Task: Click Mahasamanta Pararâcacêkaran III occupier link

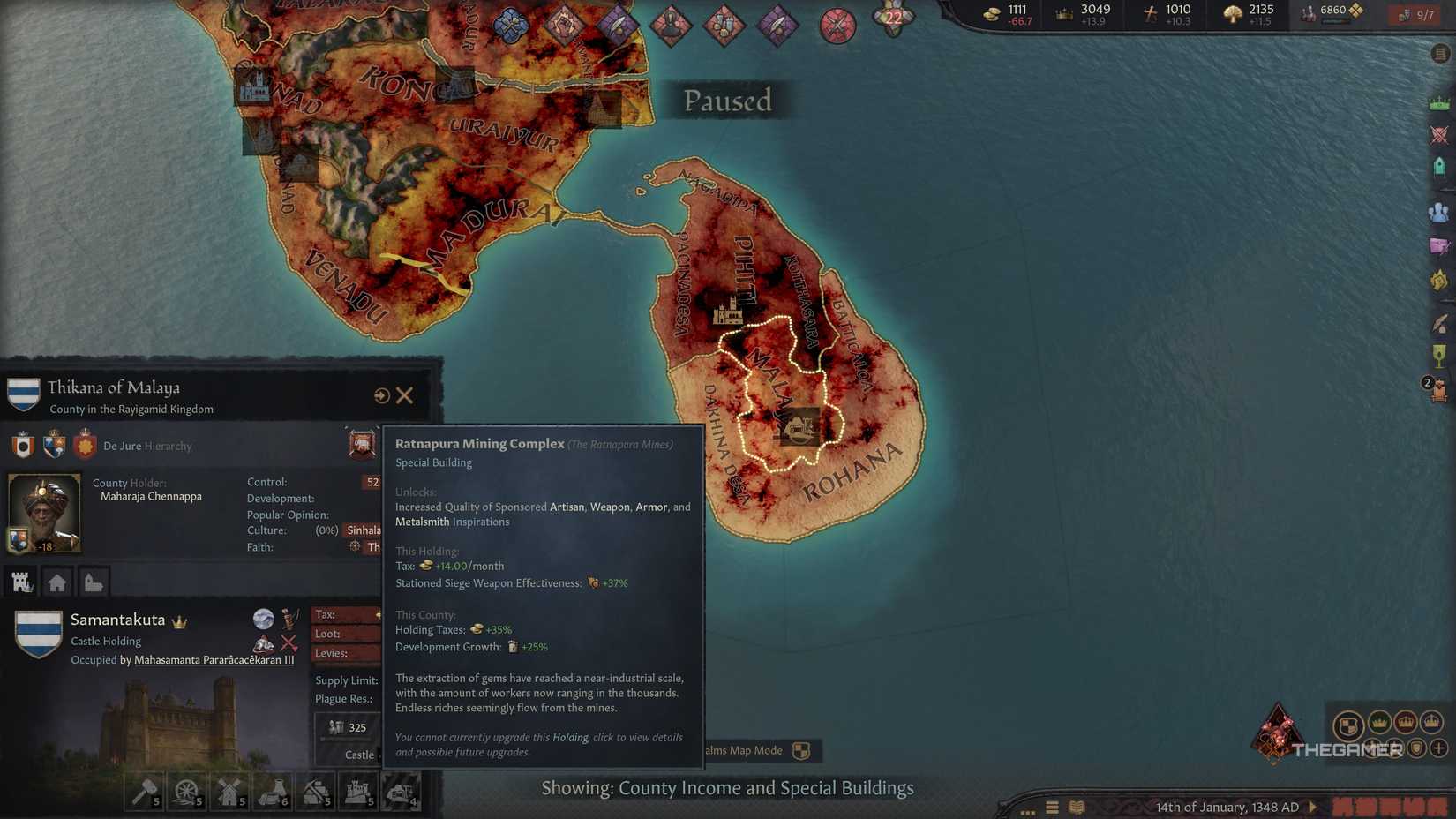Action: [x=214, y=661]
